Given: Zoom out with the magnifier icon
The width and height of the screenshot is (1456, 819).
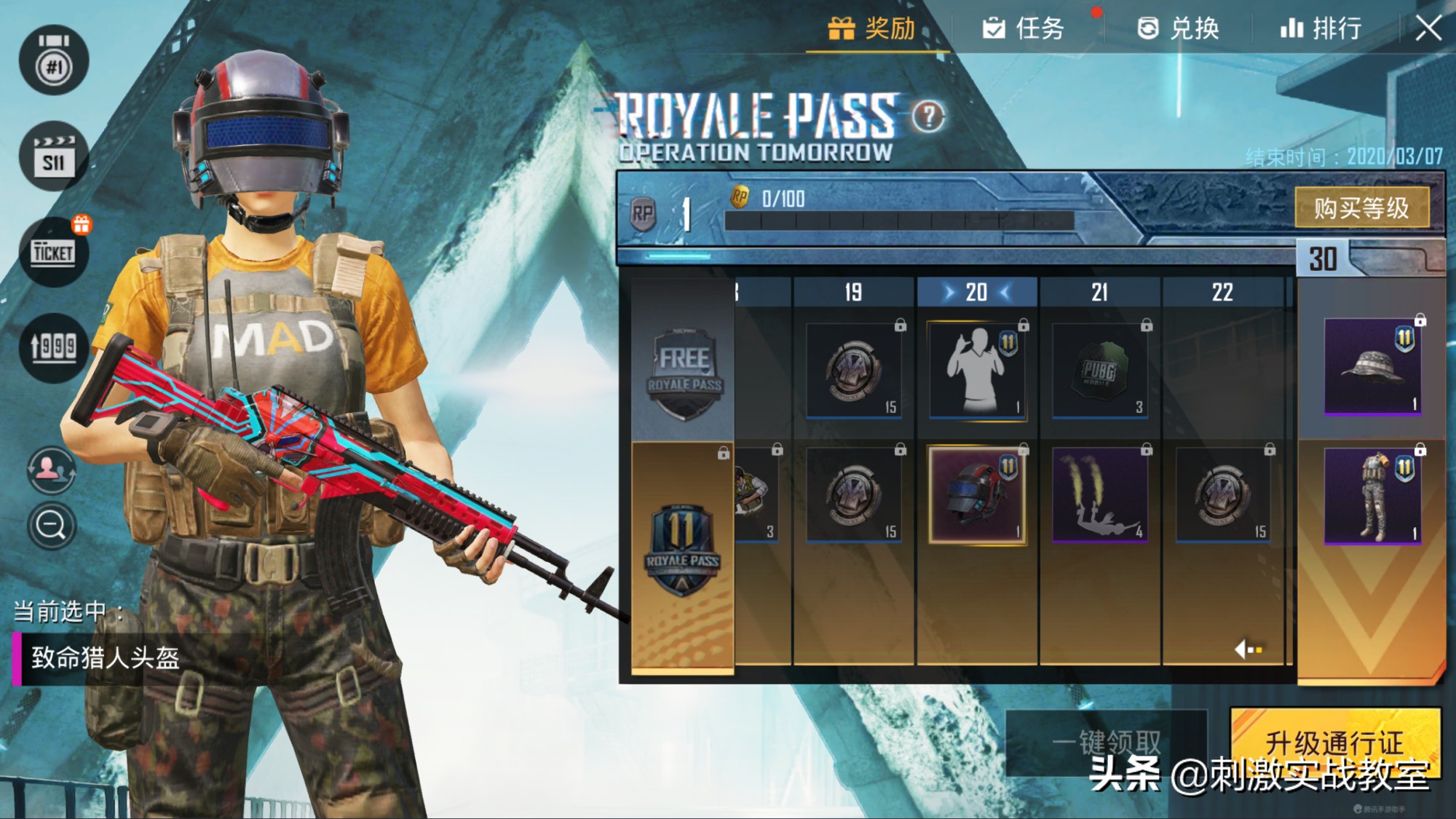Looking at the screenshot, I should pyautogui.click(x=51, y=525).
